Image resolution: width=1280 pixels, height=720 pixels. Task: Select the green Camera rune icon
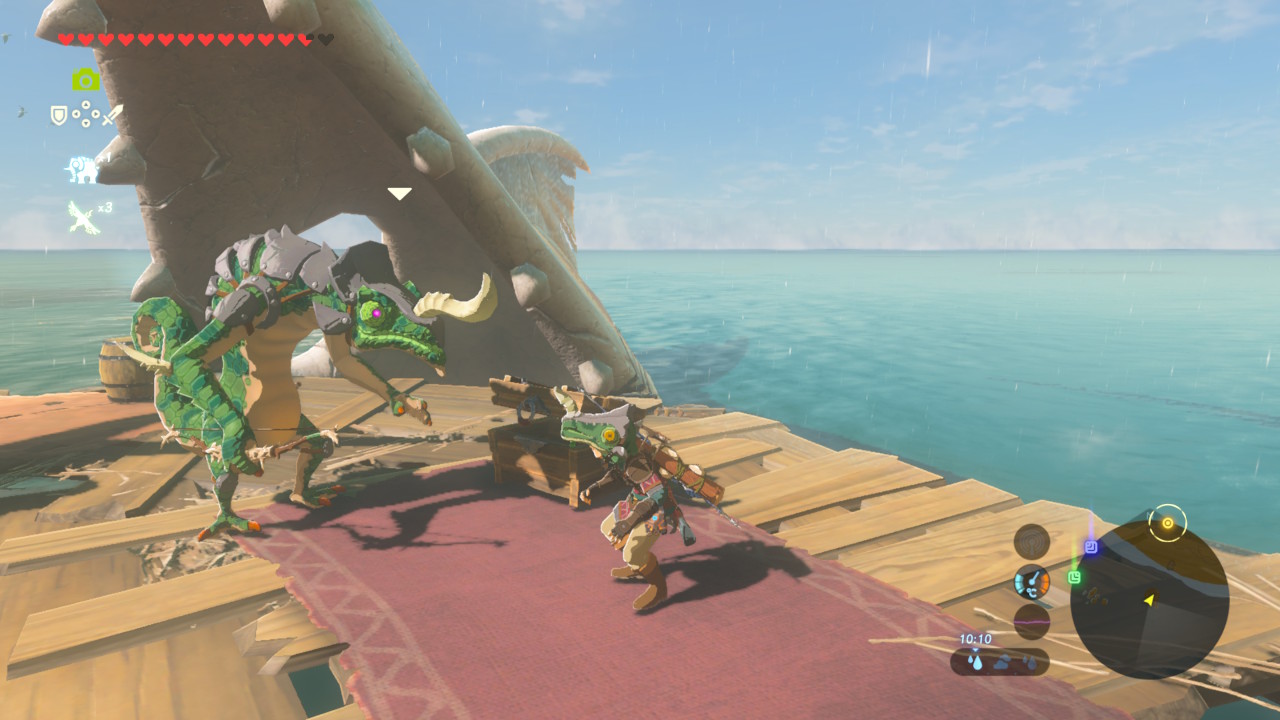click(85, 80)
